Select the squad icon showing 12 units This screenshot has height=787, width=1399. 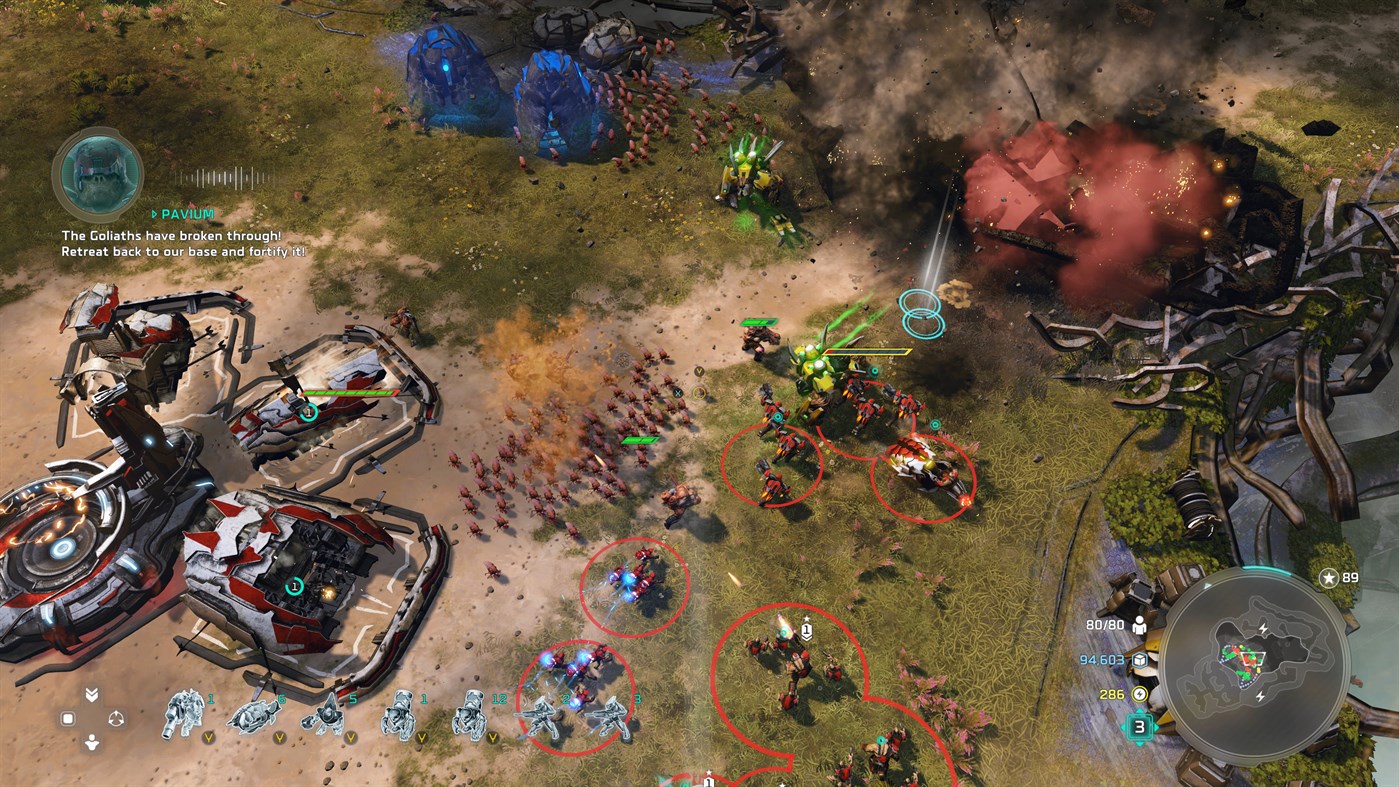click(469, 715)
